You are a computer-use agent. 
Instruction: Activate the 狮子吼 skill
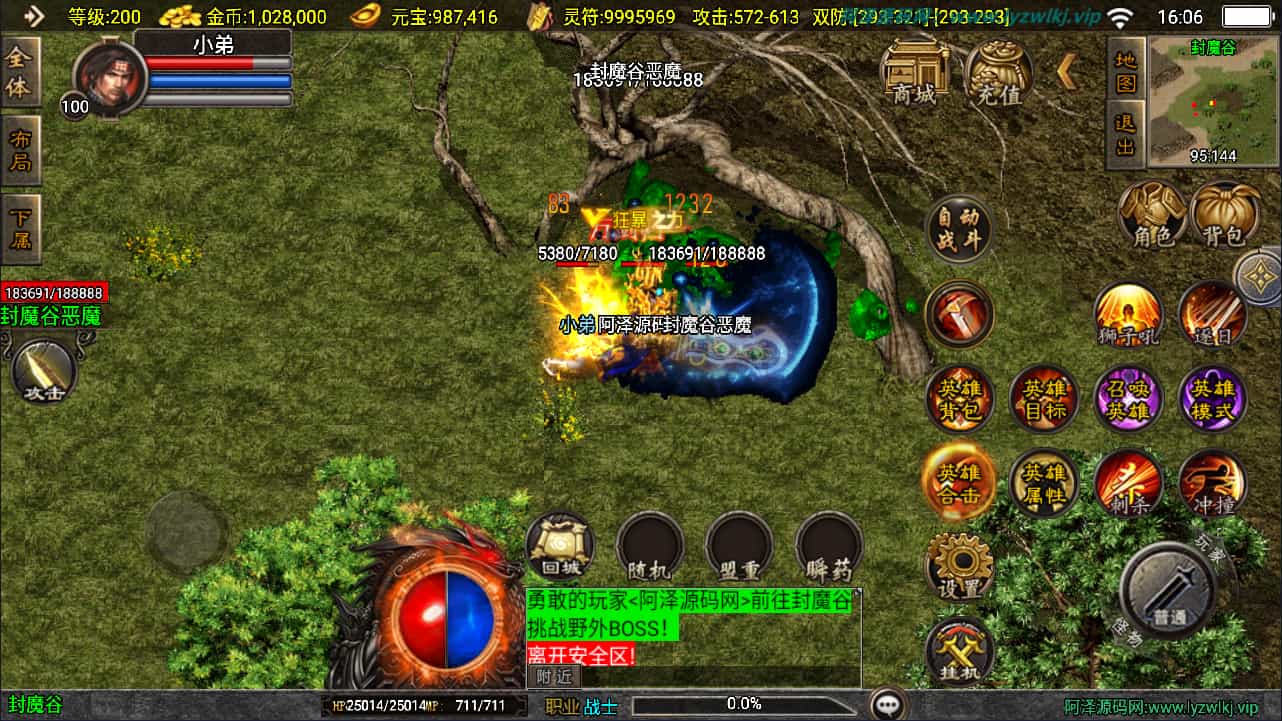[x=1128, y=315]
